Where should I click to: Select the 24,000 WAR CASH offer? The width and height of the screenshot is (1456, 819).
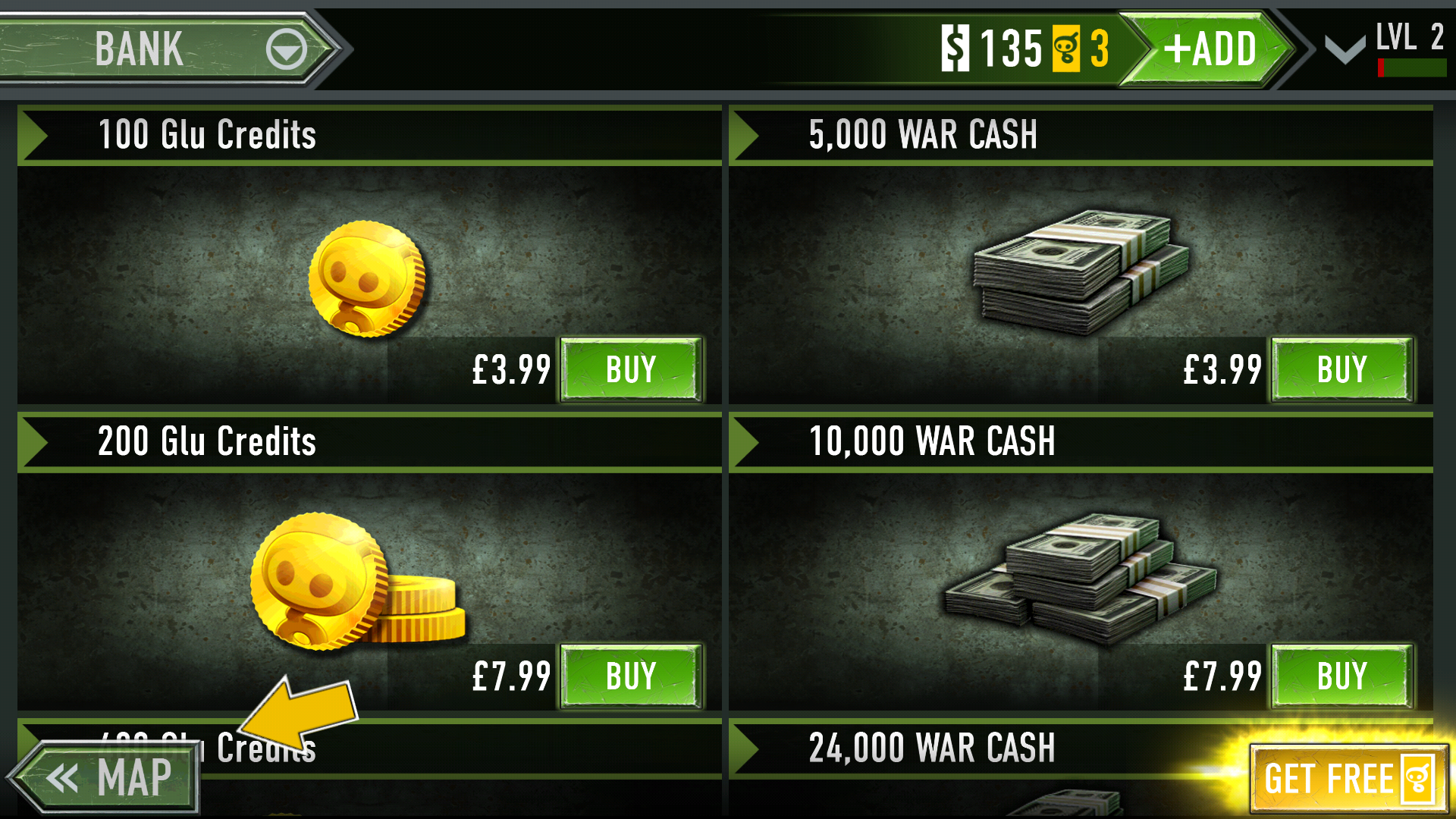pos(931,748)
